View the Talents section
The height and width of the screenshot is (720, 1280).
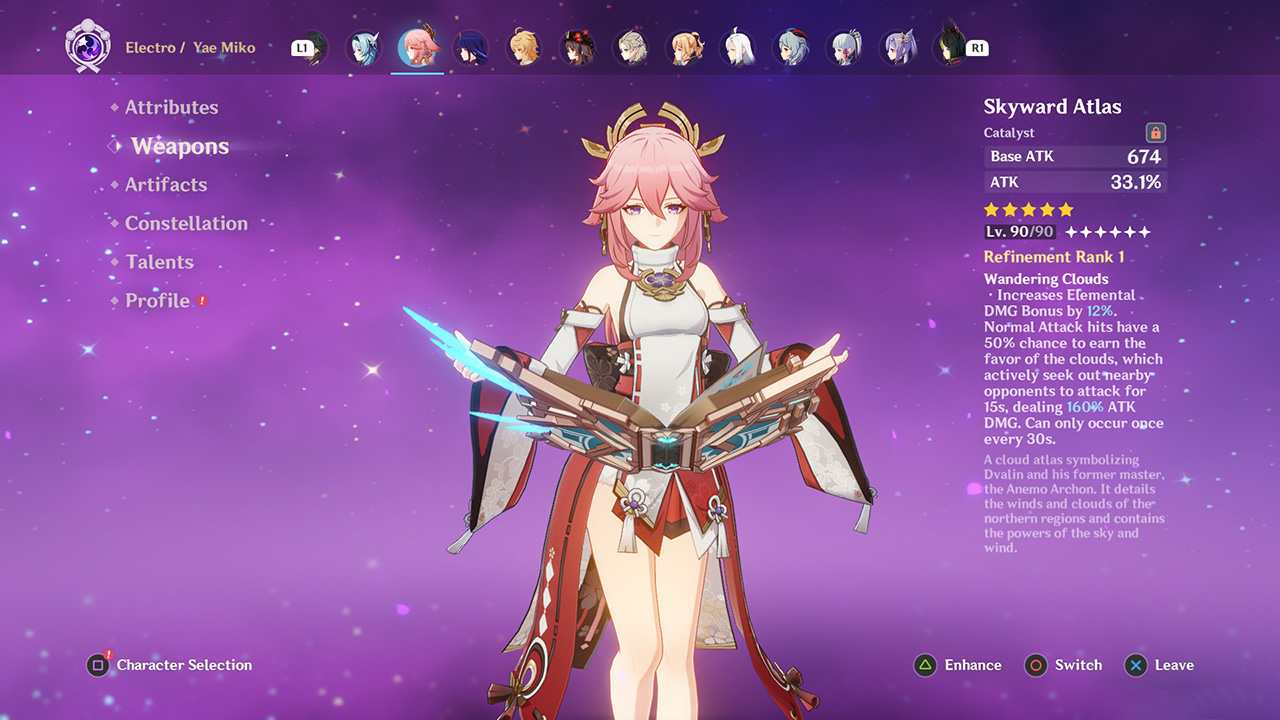click(x=159, y=262)
